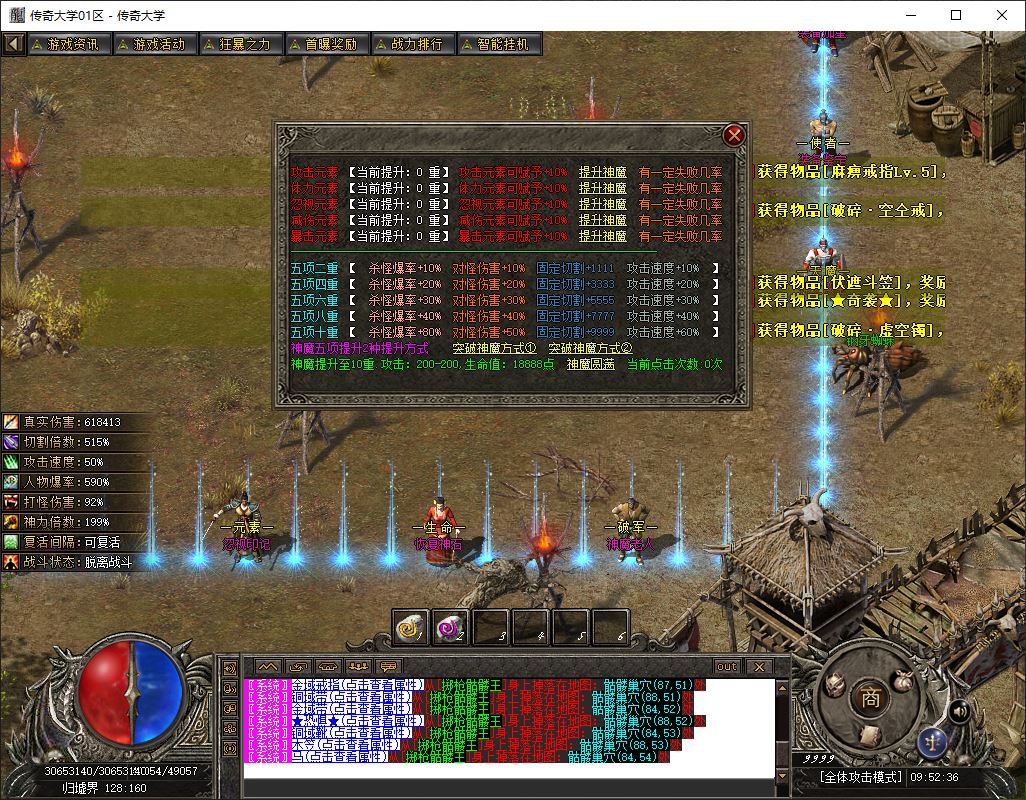
Task: Use the yellow scroll in hotbar slot 1
Action: click(x=411, y=627)
